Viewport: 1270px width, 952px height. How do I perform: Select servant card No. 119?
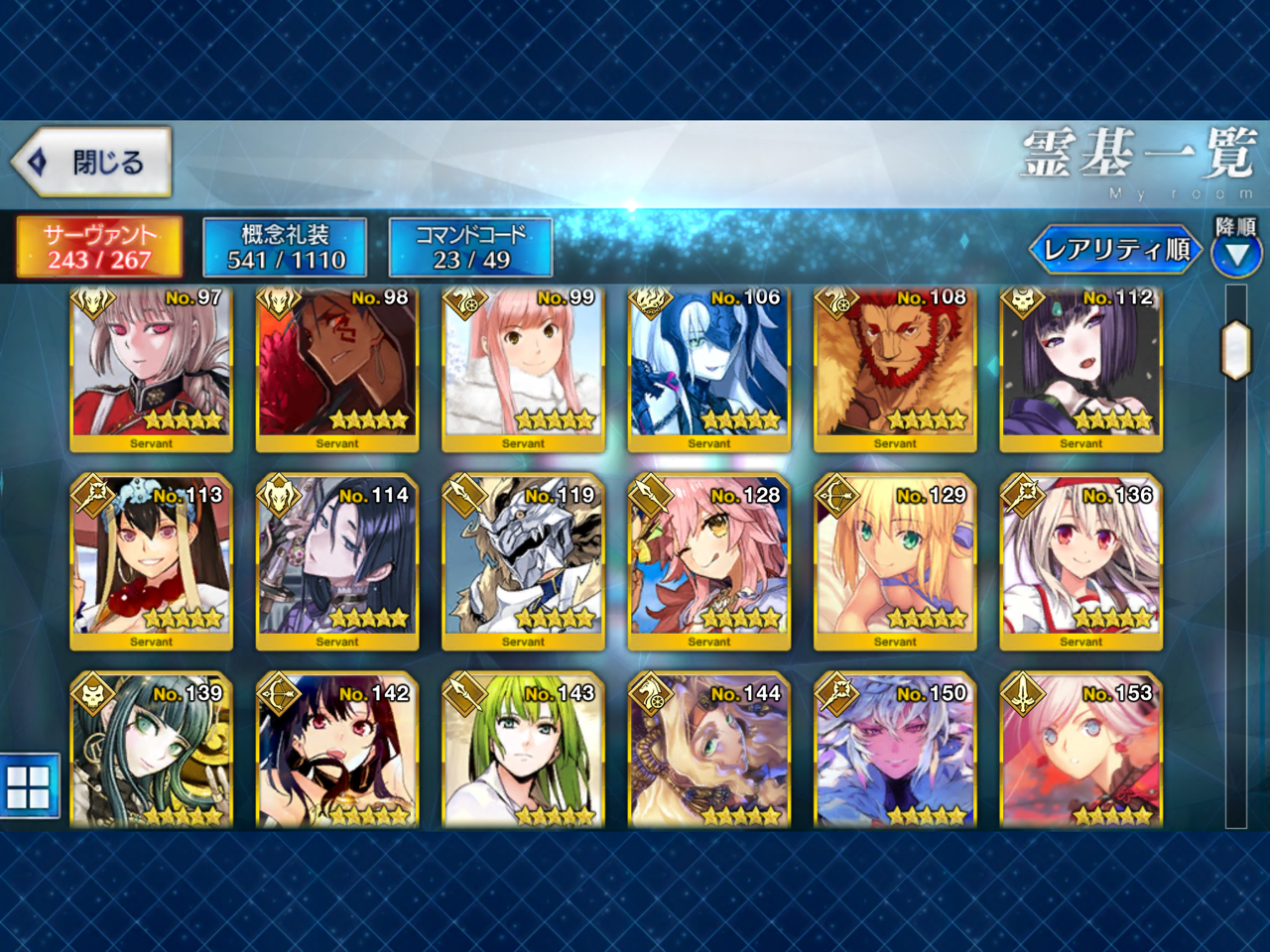pyautogui.click(x=523, y=562)
